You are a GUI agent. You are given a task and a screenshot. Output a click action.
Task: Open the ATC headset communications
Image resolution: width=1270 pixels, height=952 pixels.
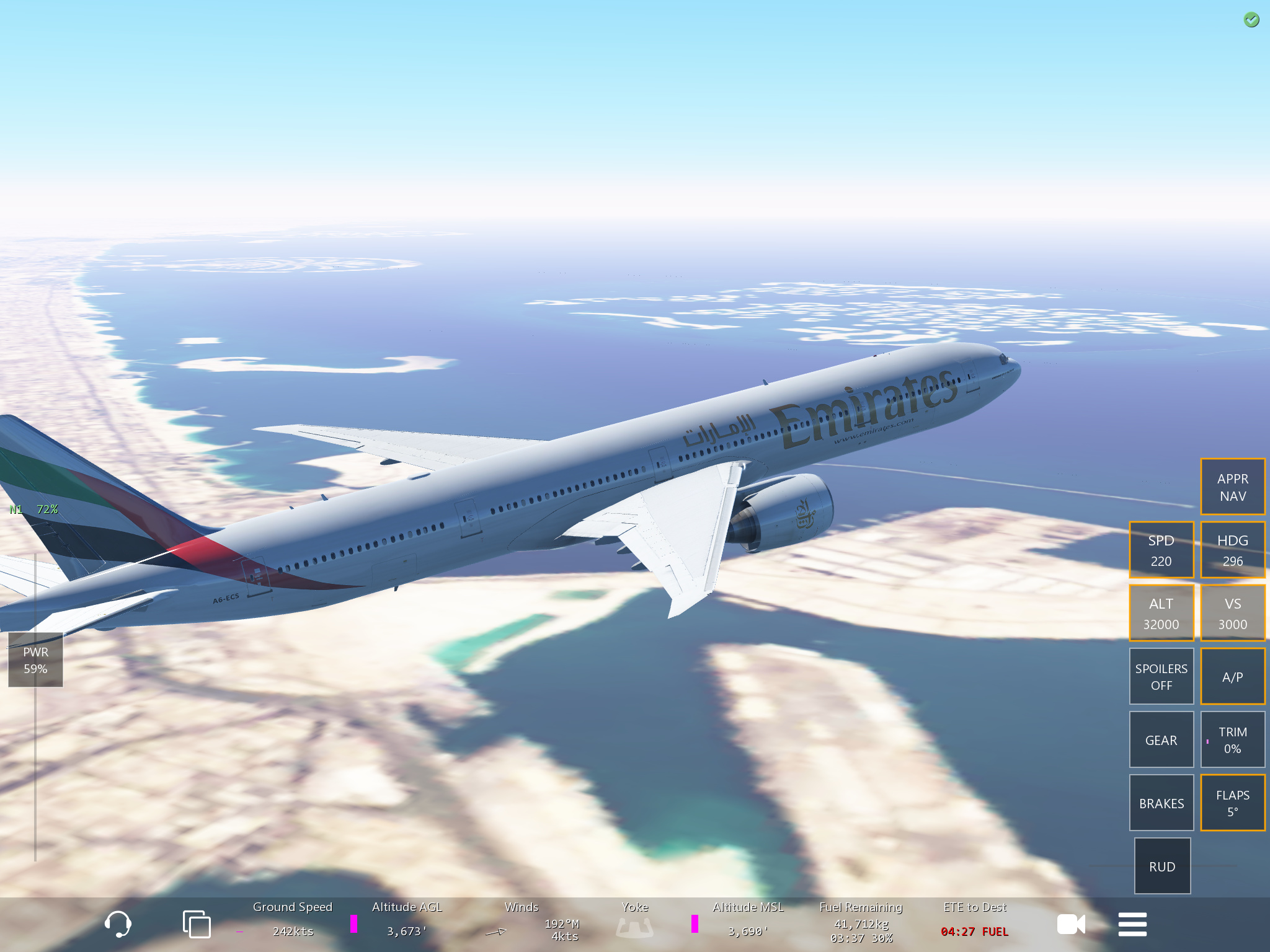point(118,924)
